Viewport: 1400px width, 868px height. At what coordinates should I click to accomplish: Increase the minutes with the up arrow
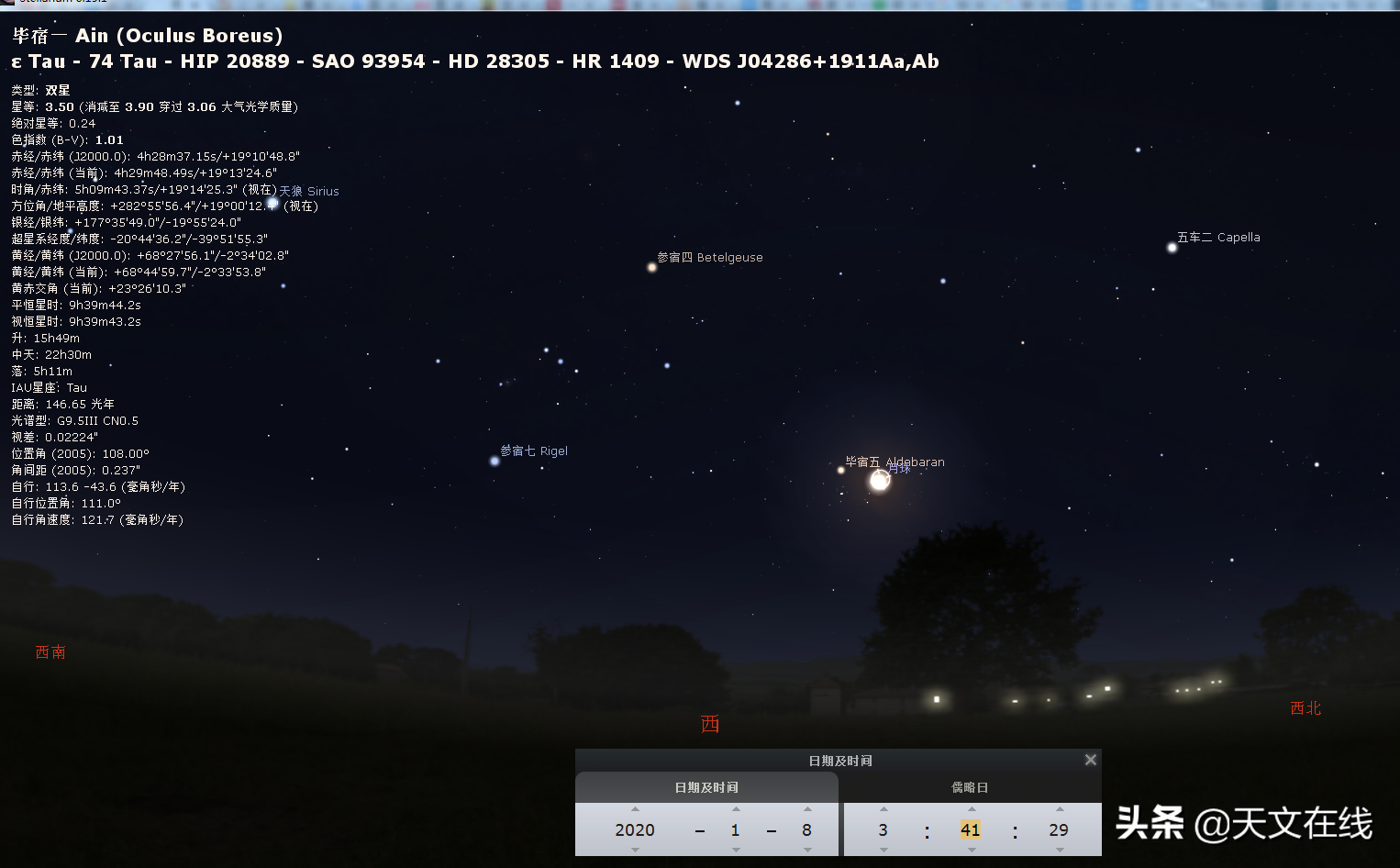[x=972, y=809]
